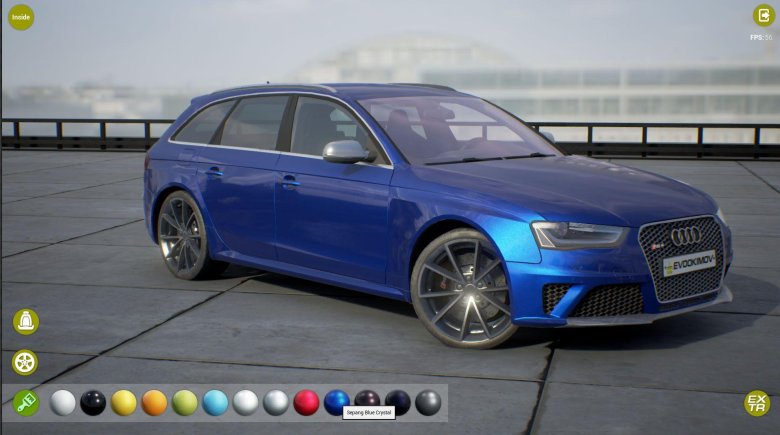The width and height of the screenshot is (780, 435).
Task: Select the Sepang Blue Crystal swatch
Action: [337, 401]
